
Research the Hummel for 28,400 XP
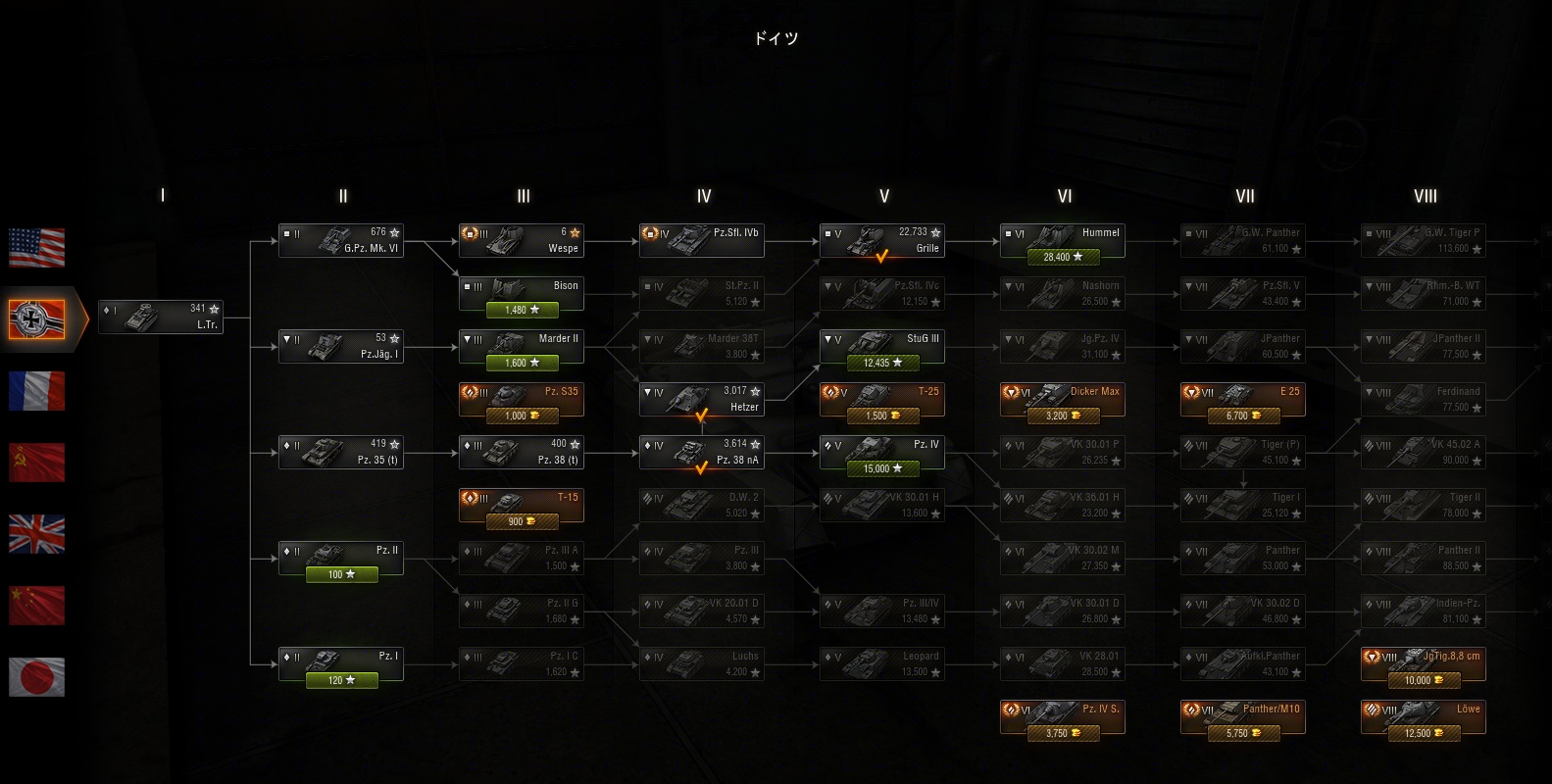click(1063, 257)
